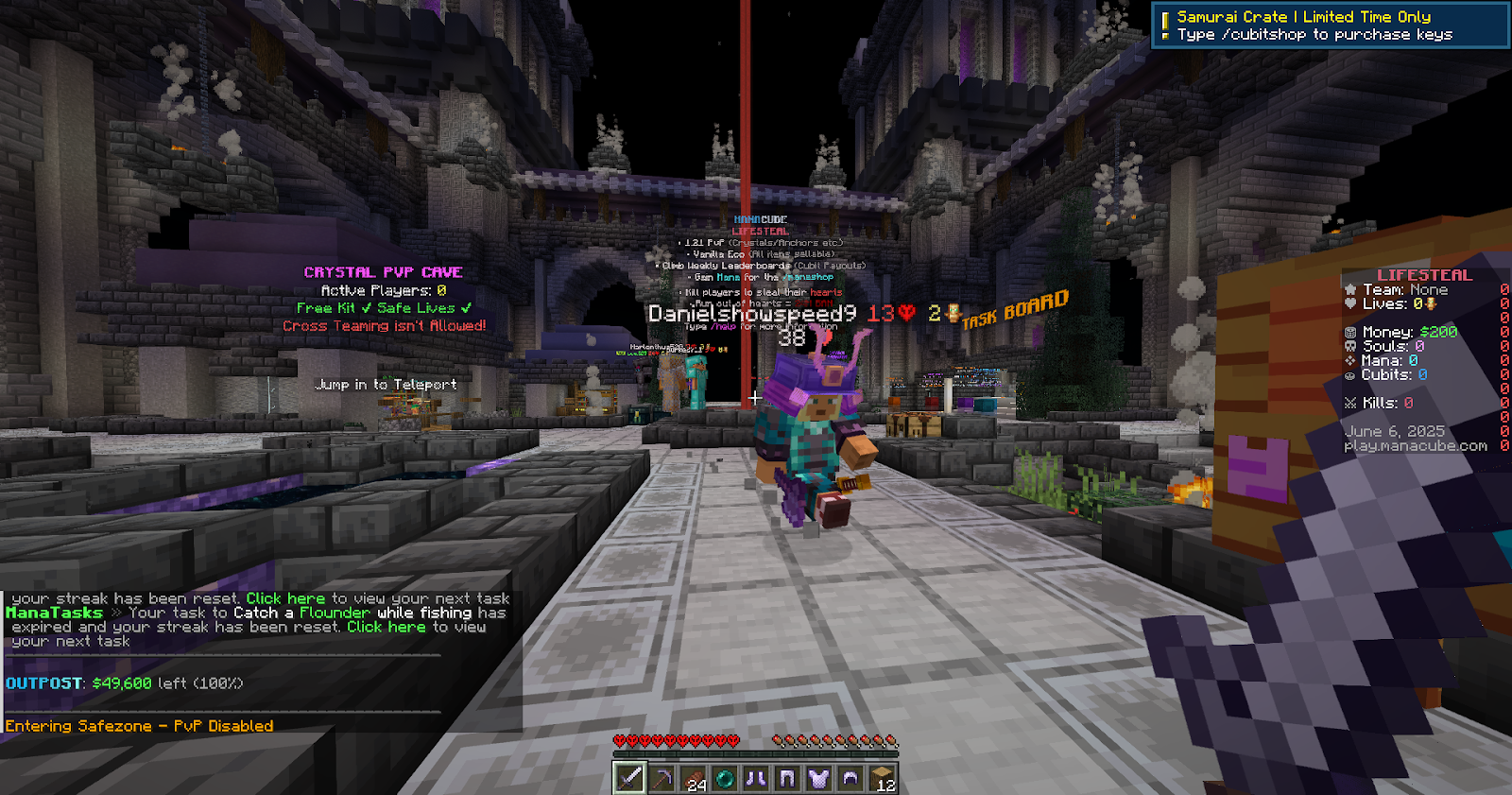1512x795 pixels.
Task: Select the netherite helmet in the hotbar
Action: [850, 778]
